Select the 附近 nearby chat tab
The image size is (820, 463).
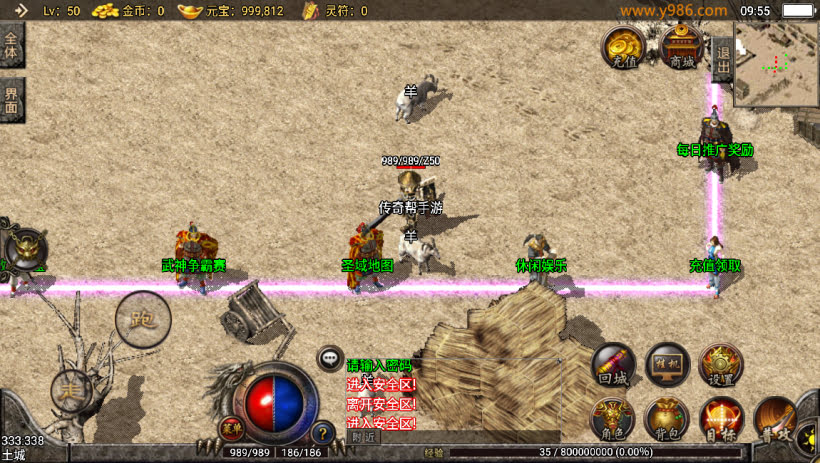click(x=365, y=437)
